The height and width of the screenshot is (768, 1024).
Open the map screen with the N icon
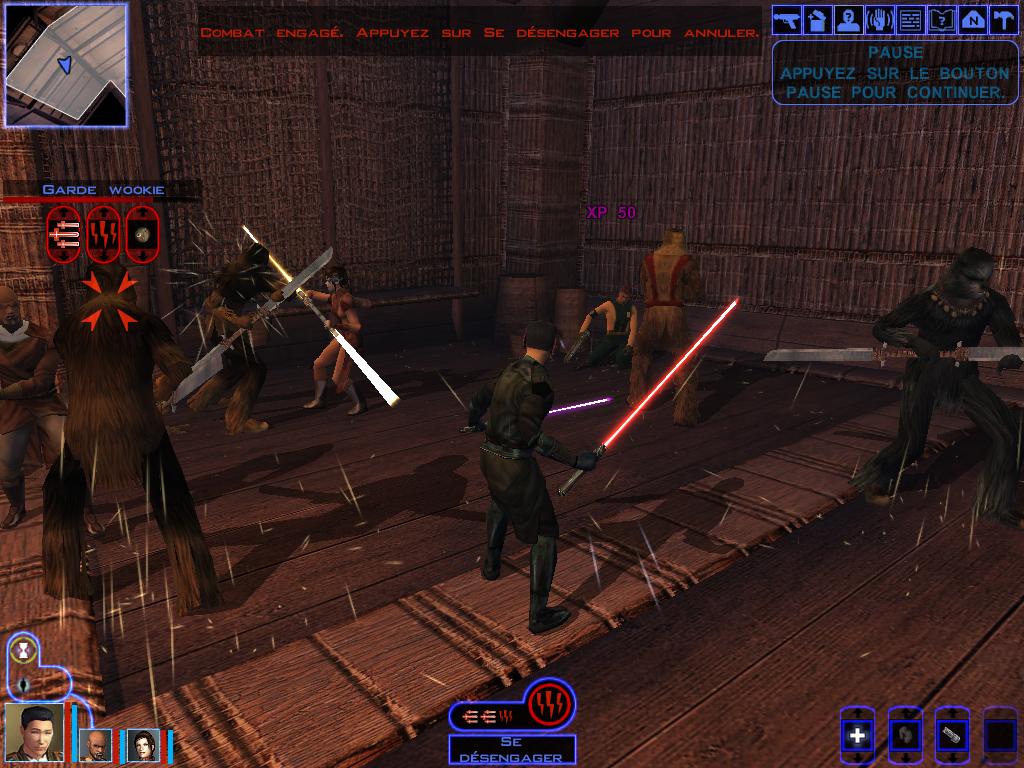[x=972, y=19]
